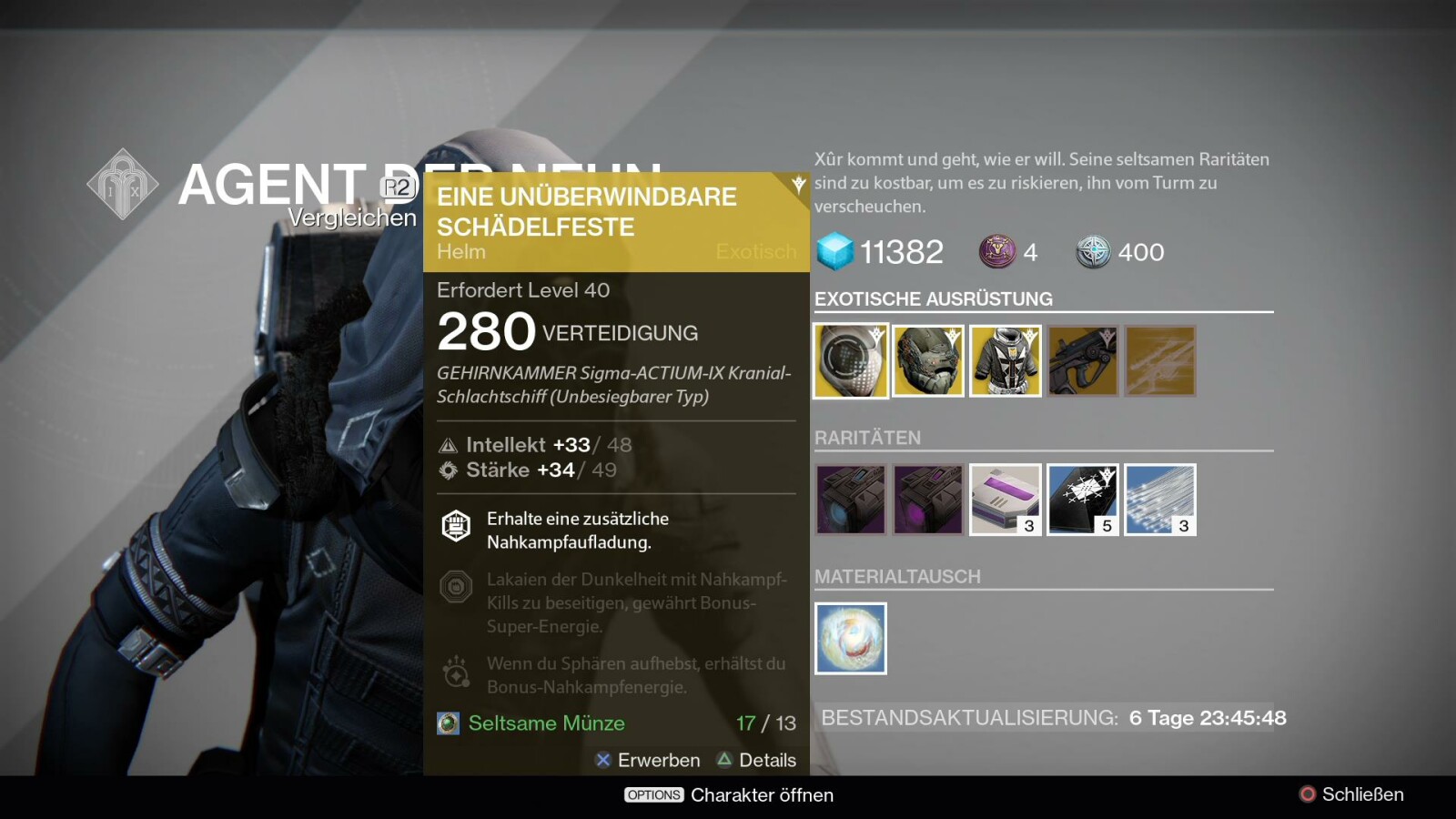Choose the white and purple case item
1456x819 pixels.
click(1005, 500)
